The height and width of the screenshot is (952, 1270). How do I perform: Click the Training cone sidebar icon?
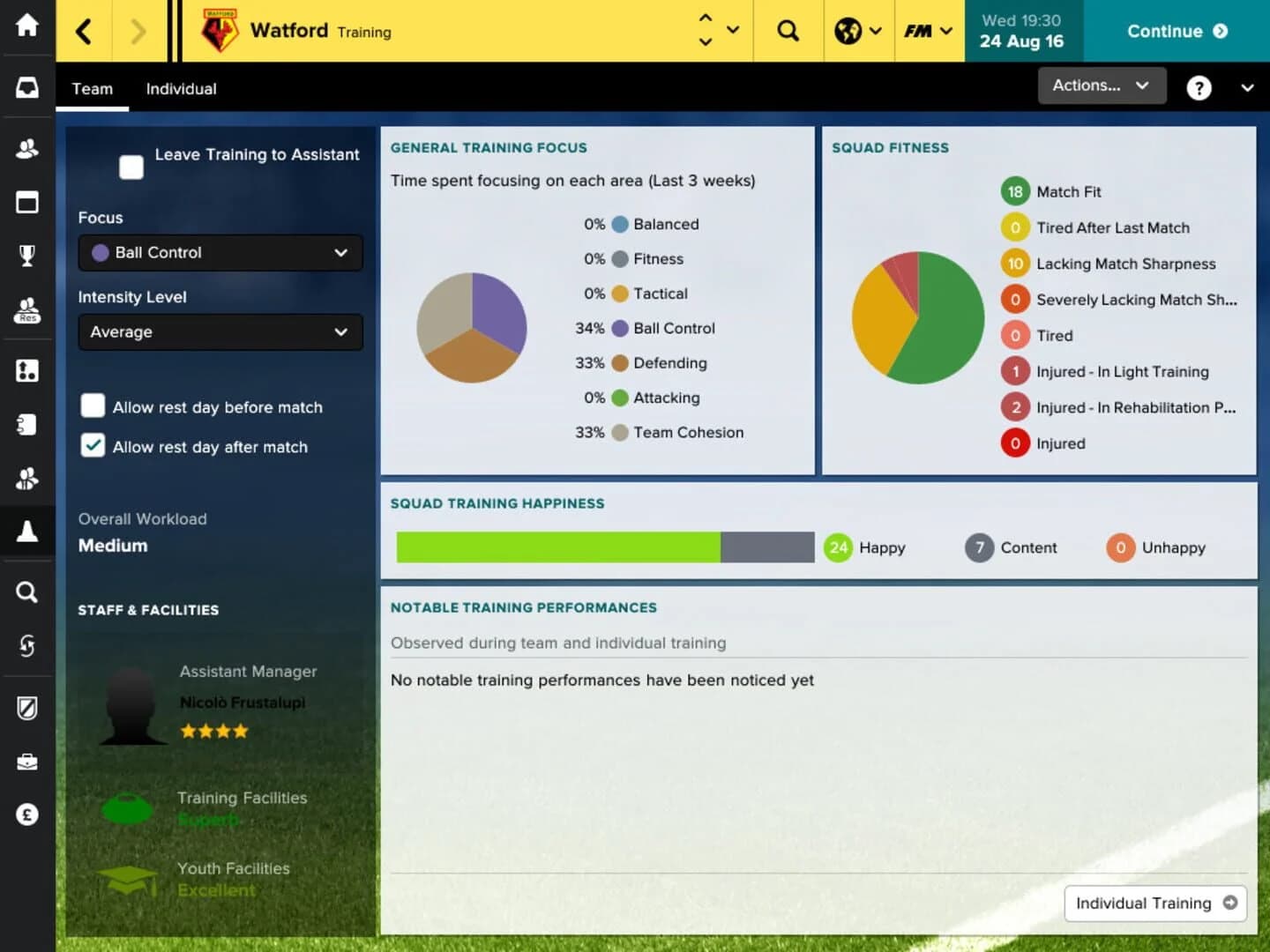tap(27, 530)
